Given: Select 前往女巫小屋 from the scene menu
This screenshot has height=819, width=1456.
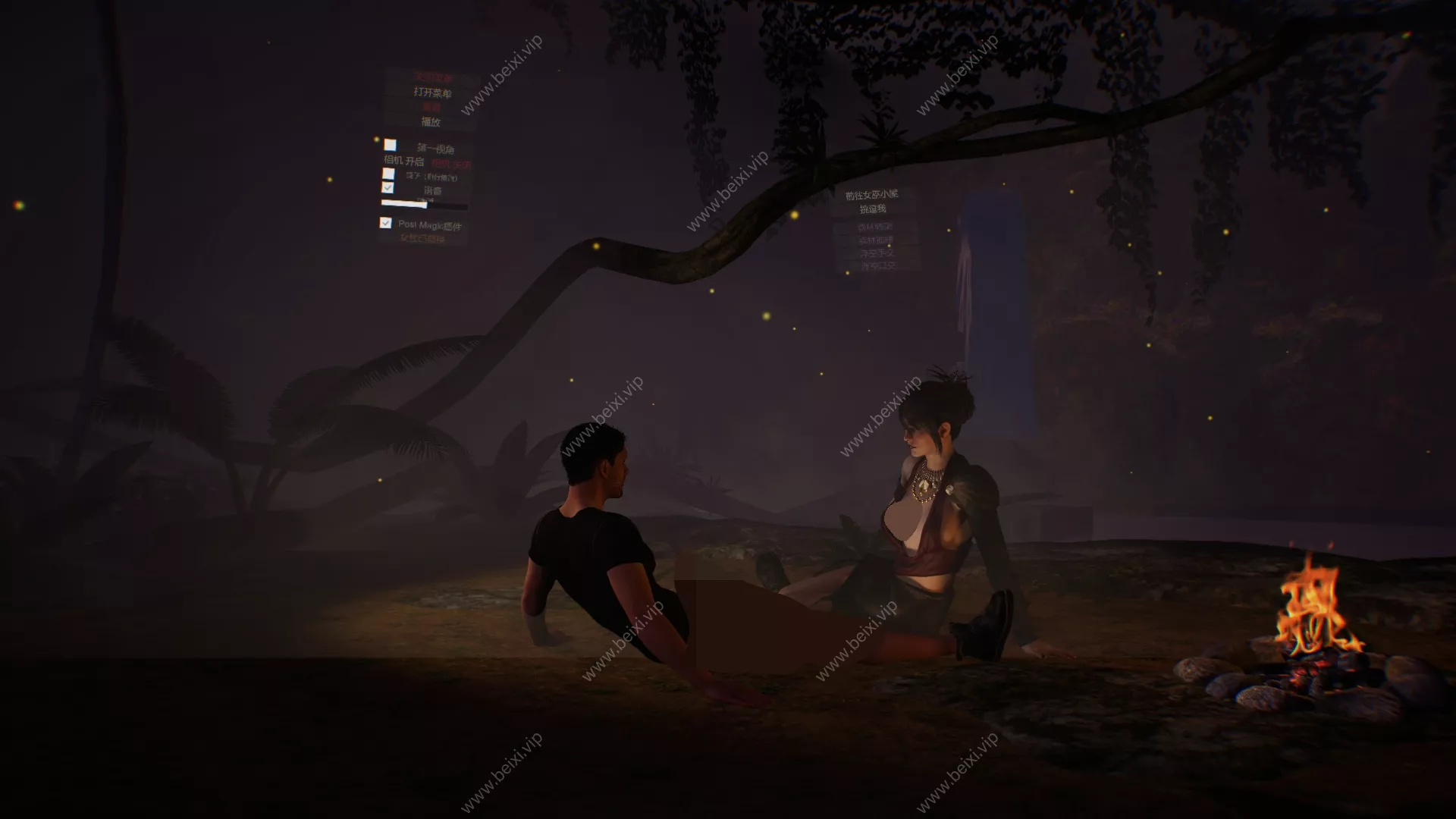Looking at the screenshot, I should (872, 195).
